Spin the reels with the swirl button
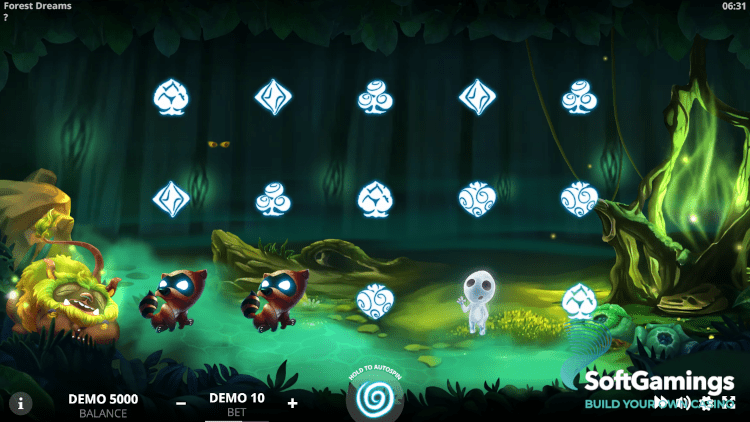Image resolution: width=750 pixels, height=422 pixels. tap(376, 398)
